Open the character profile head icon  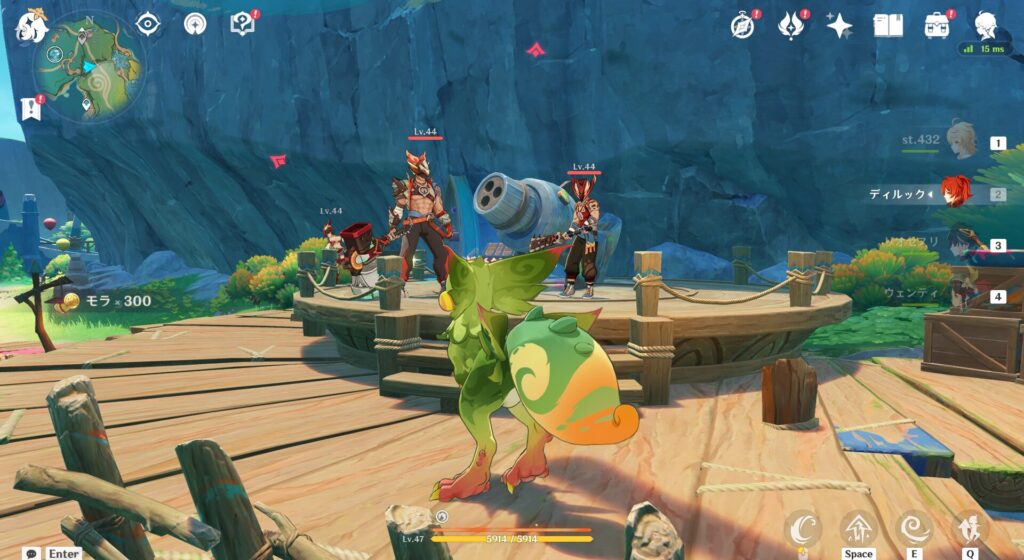[986, 25]
